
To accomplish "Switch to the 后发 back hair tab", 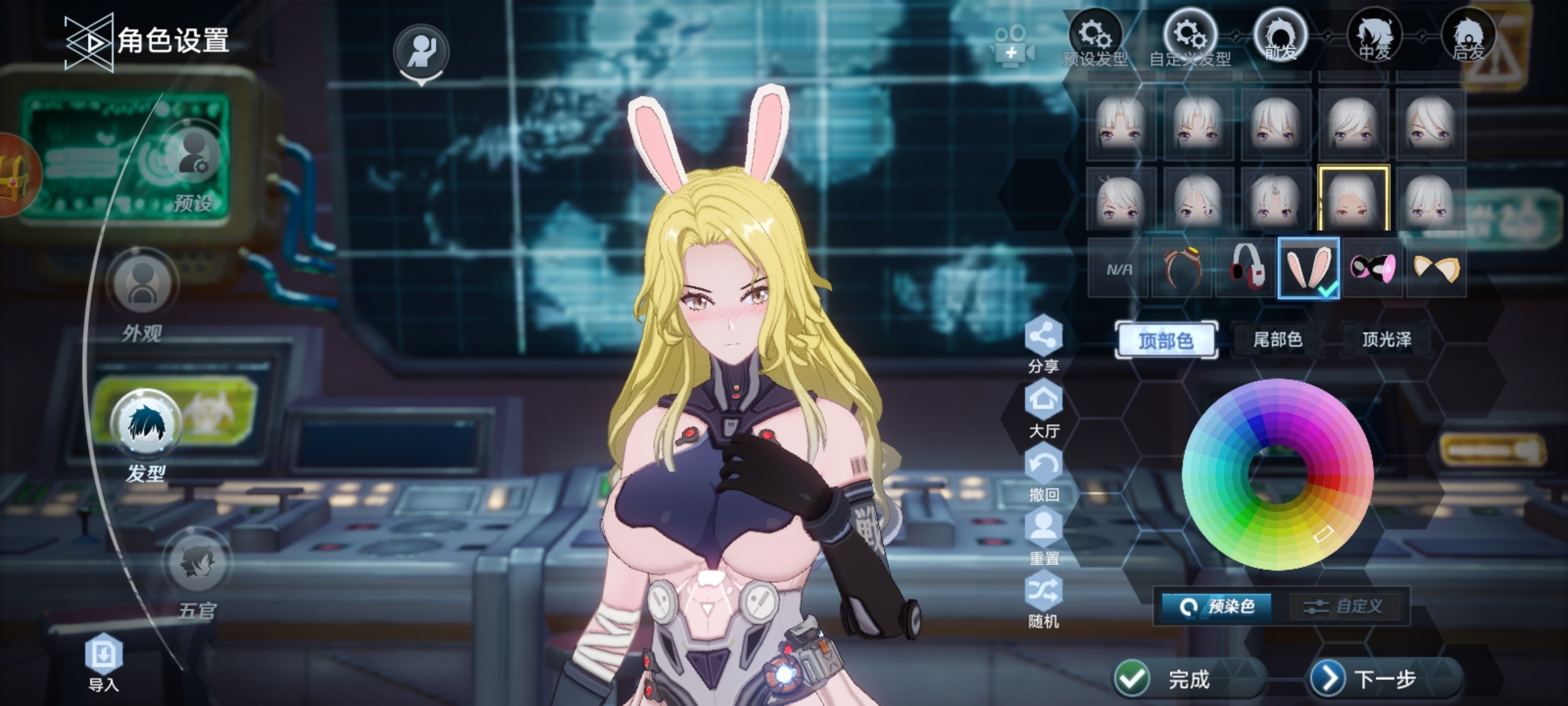I will coord(1467,37).
